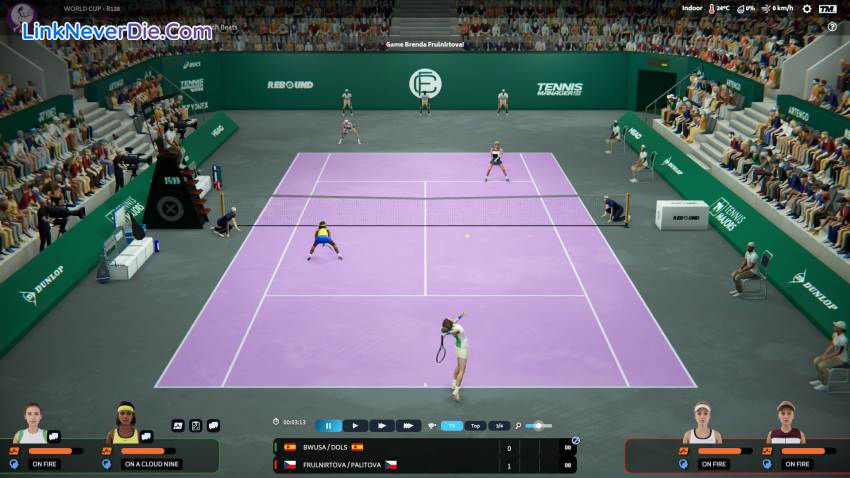850x478 pixels.
Task: Pause the match playback
Action: 328,426
